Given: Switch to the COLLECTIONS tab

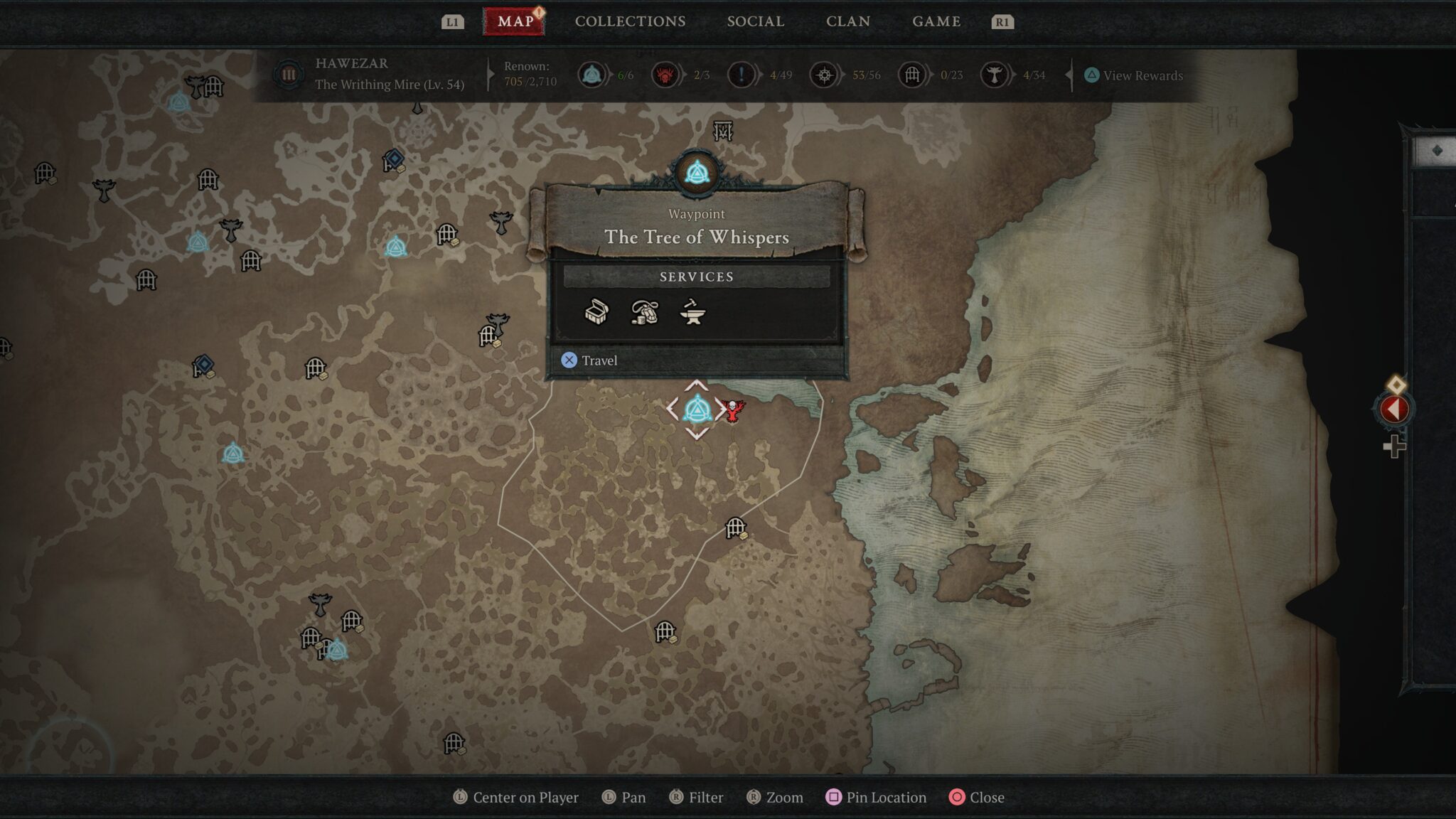Looking at the screenshot, I should point(630,21).
